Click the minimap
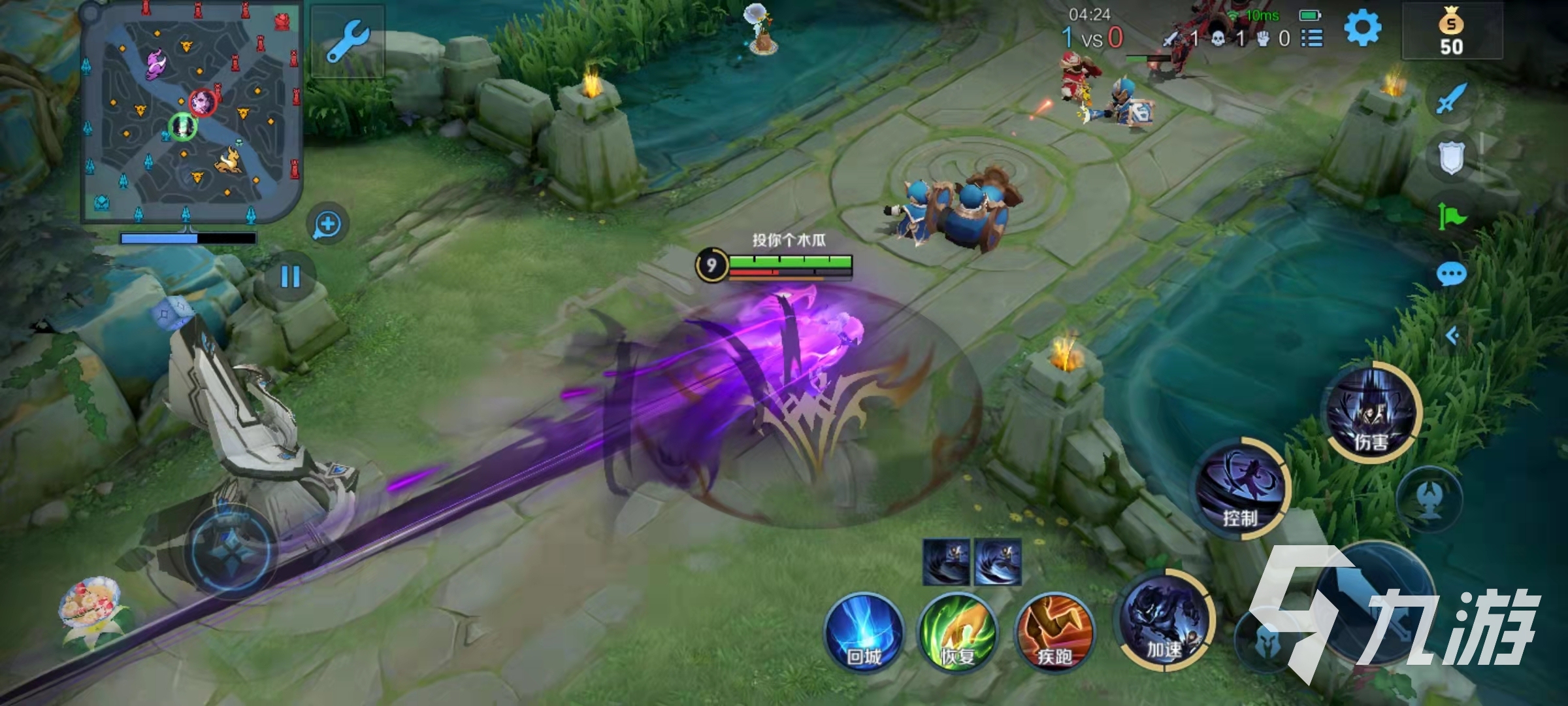 [x=191, y=112]
